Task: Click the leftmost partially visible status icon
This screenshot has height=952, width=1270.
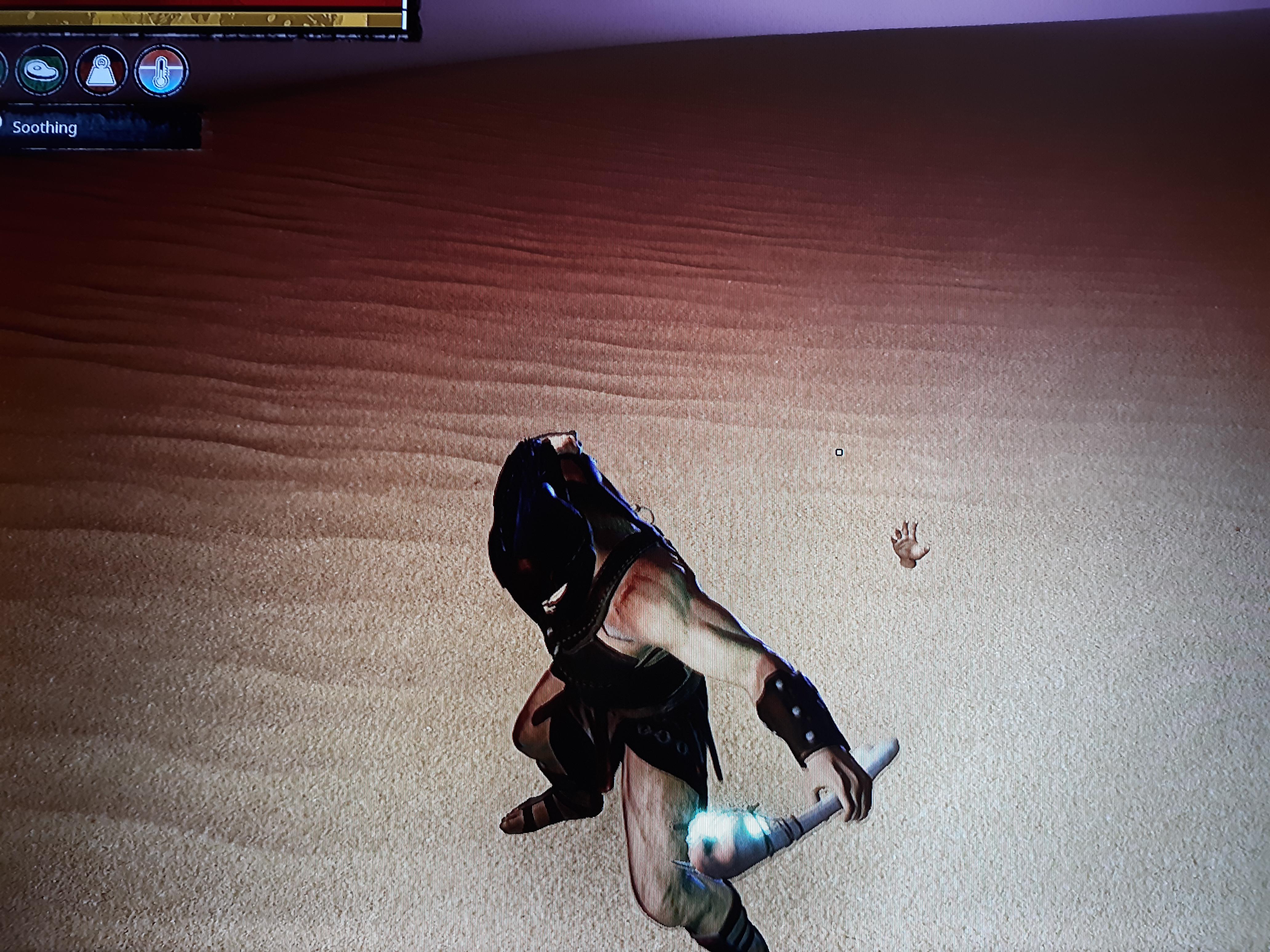Action: [x=3, y=70]
